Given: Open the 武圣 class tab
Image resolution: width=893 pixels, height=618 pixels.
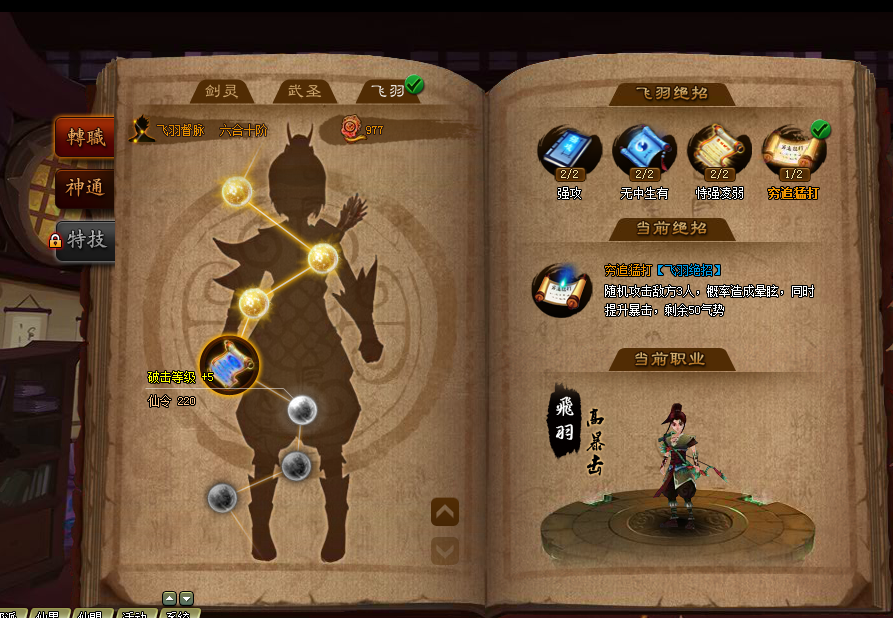Looking at the screenshot, I should [304, 91].
